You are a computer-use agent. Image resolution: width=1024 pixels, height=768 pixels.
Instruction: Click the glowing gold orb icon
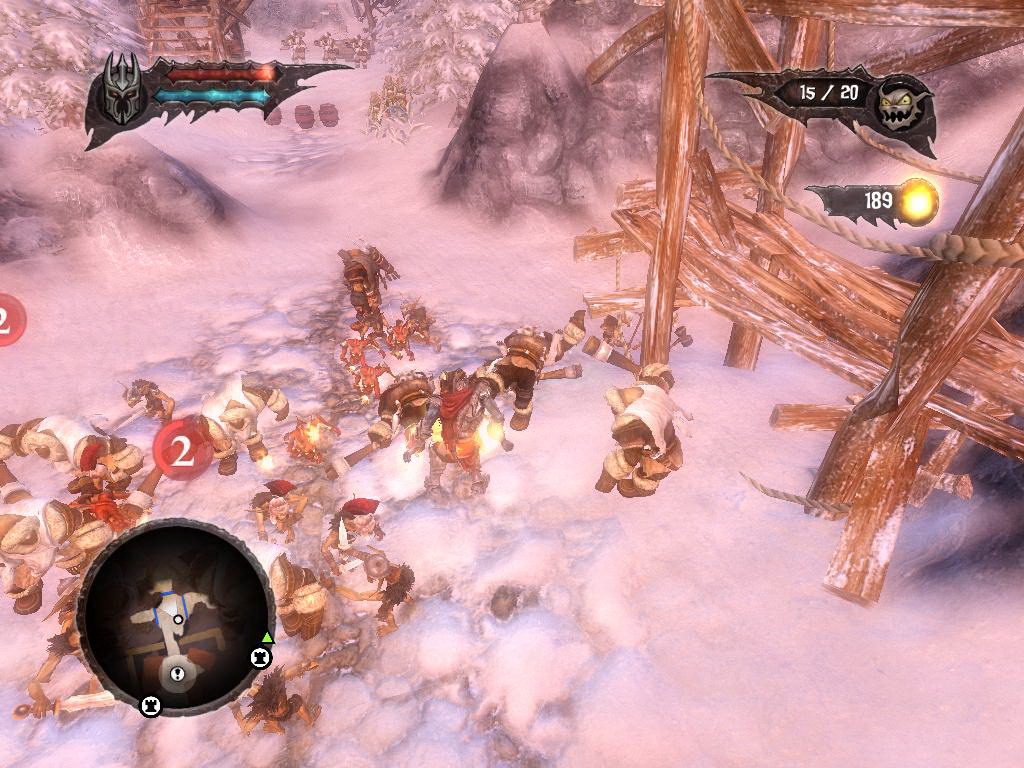[917, 201]
